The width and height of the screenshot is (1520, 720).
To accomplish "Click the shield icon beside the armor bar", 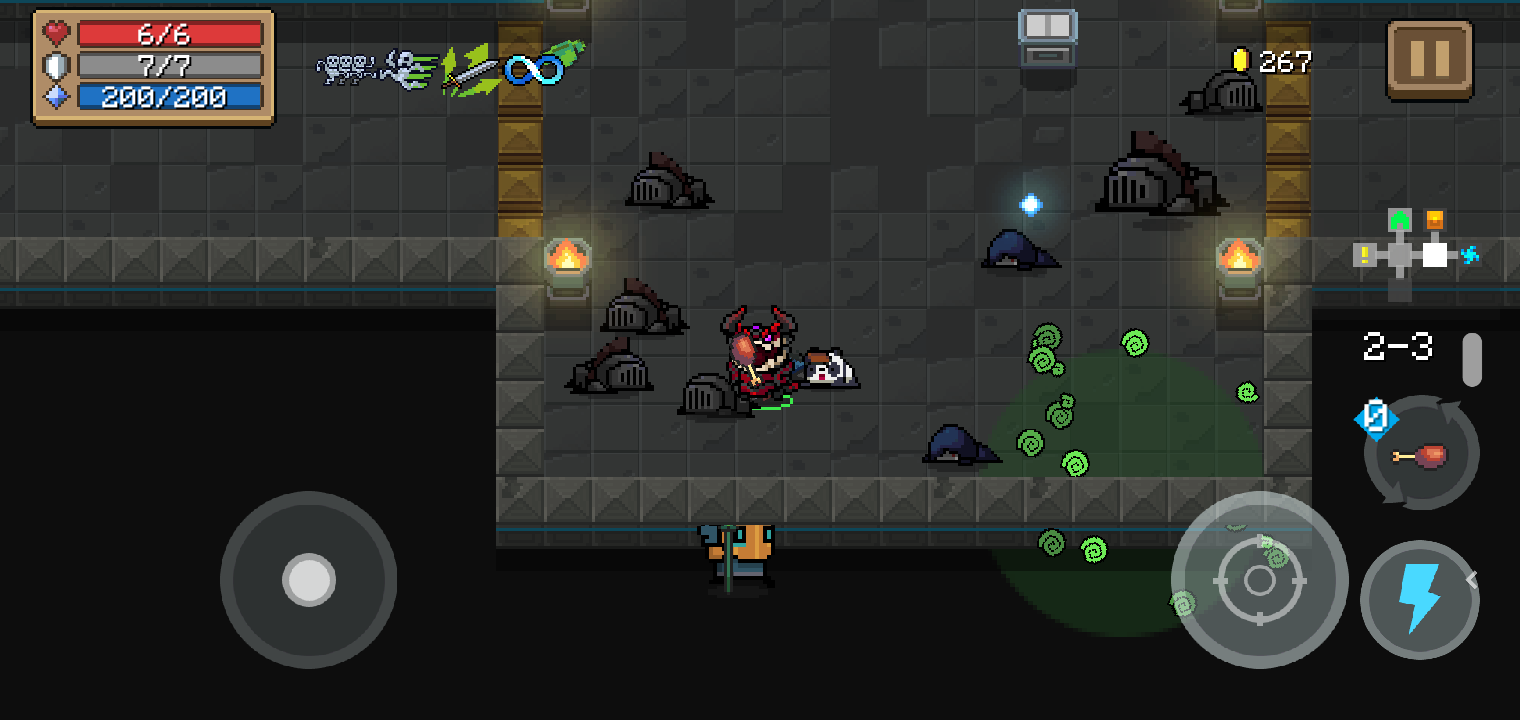I will [x=56, y=65].
